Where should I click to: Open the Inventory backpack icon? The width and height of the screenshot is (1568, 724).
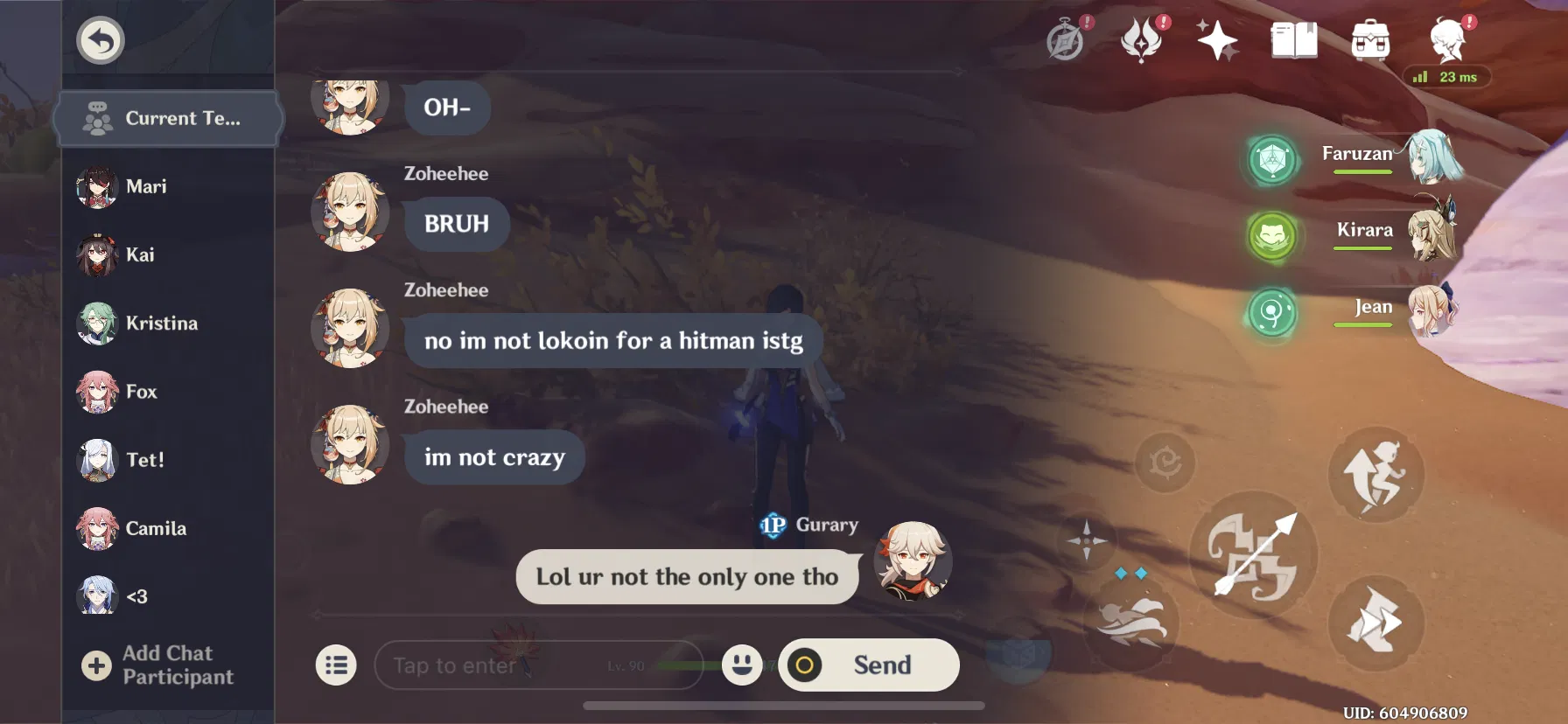[1370, 40]
